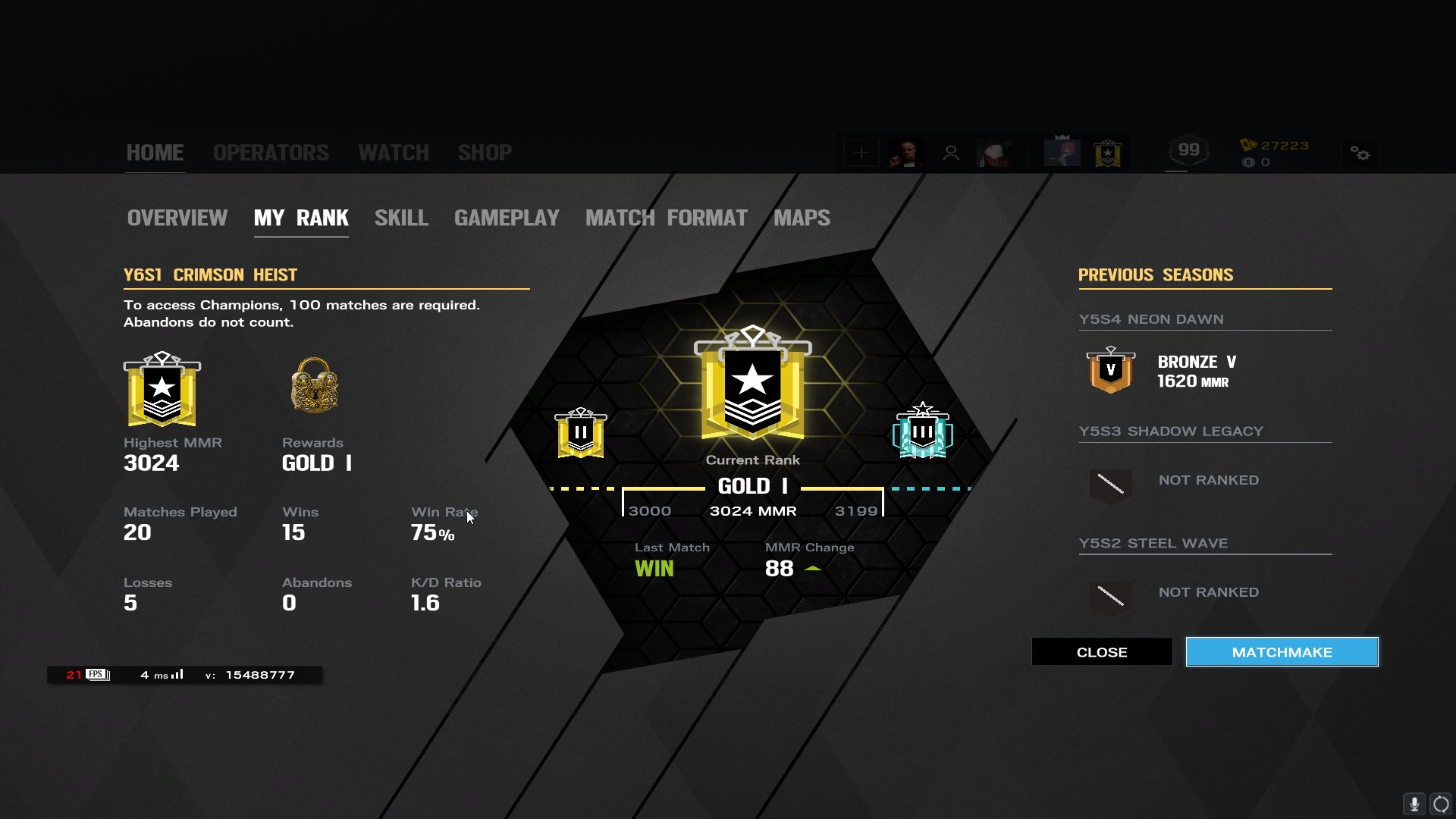Open the Operators menu
This screenshot has width=1456, height=819.
(271, 152)
